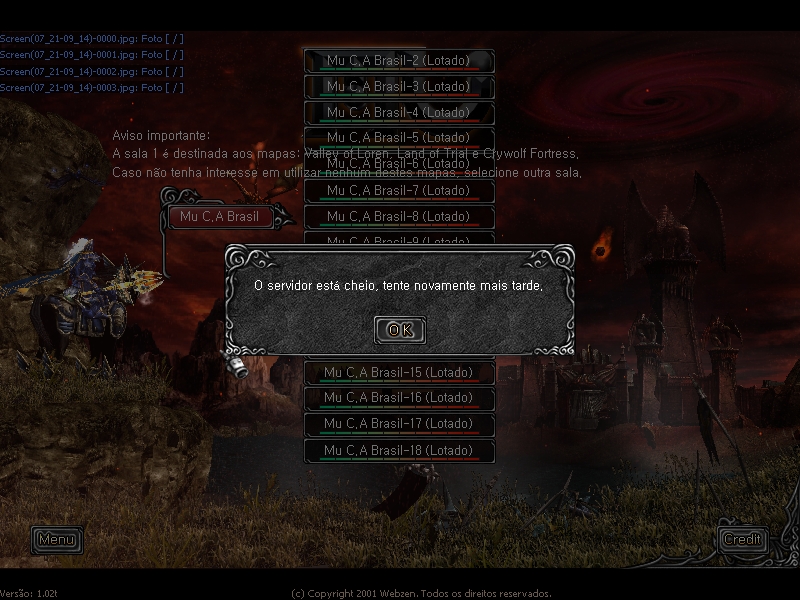Pick the Mu C.A Brasil-16 server row
The image size is (800, 600).
coord(399,398)
